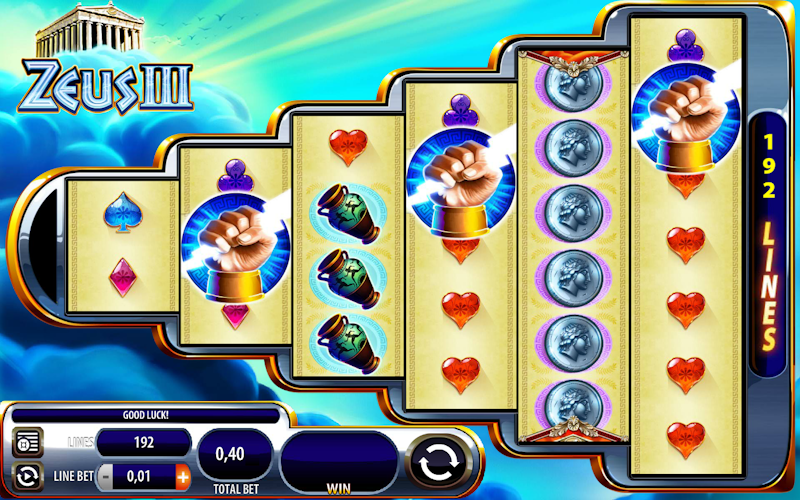This screenshot has width=800, height=500.
Task: Decrease the line bet with the minus button
Action: 104,475
